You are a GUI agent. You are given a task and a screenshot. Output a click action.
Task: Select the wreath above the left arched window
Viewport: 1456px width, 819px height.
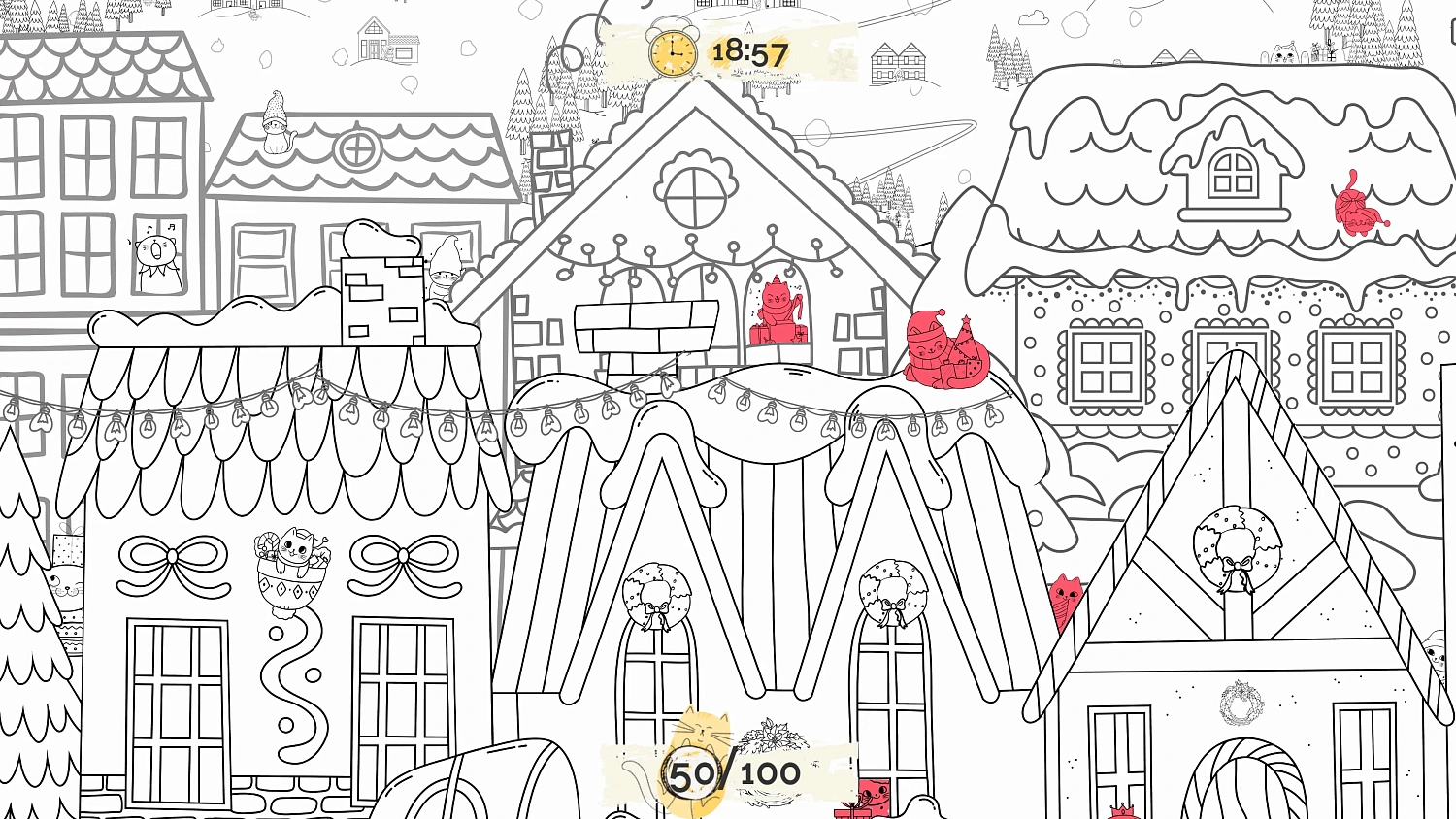[x=658, y=594]
